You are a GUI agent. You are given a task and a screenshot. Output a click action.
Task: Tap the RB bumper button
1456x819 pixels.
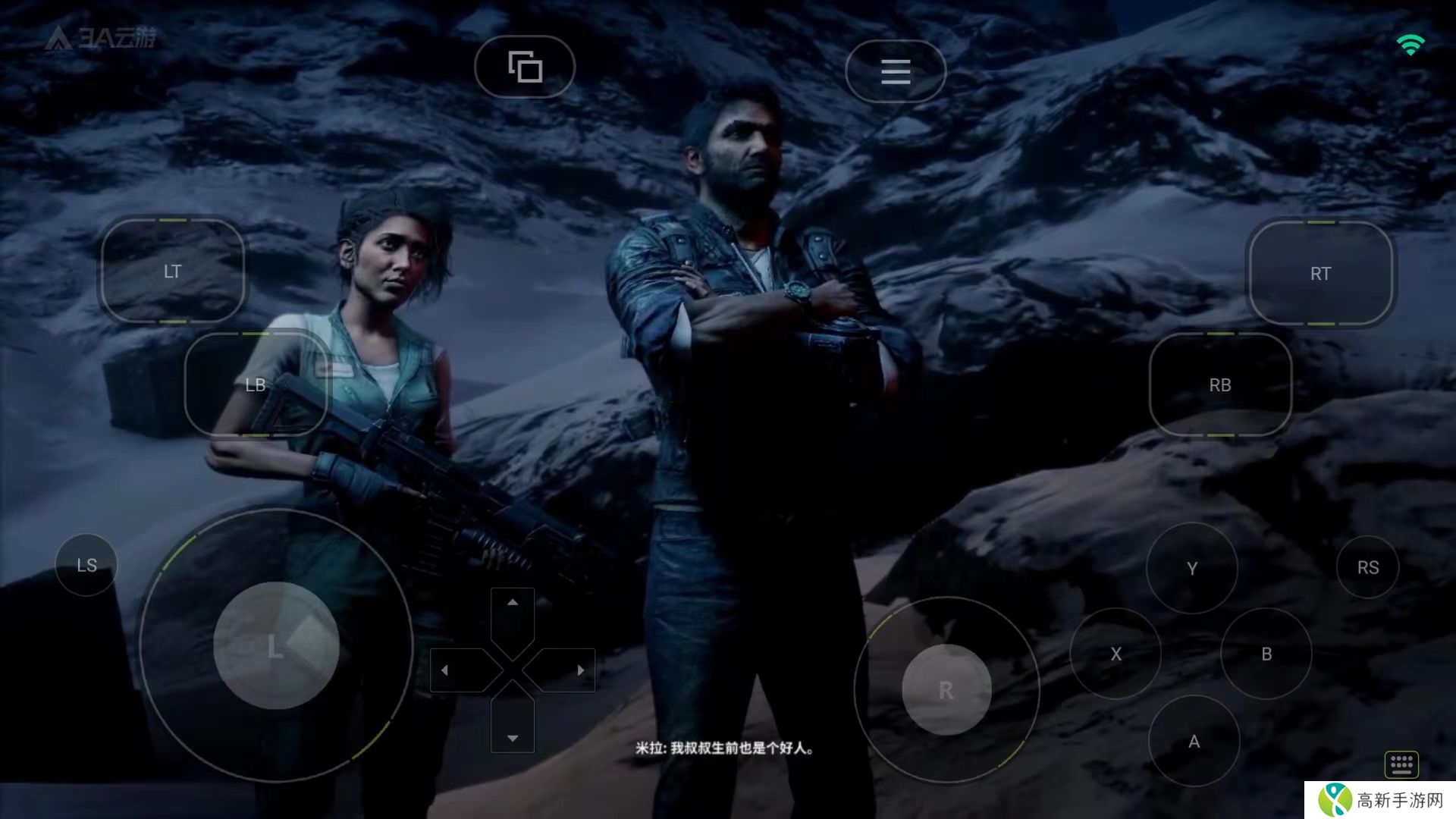pyautogui.click(x=1219, y=384)
